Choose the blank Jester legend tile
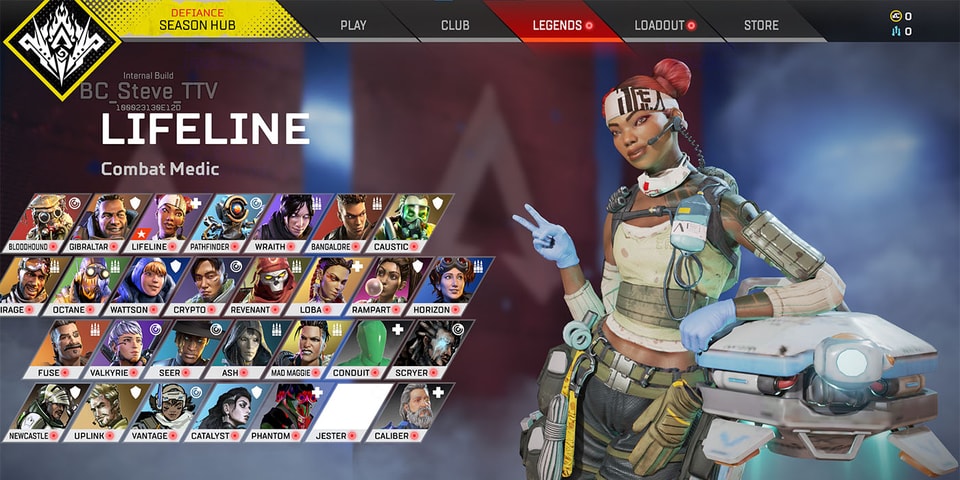This screenshot has height=480, width=960. 345,410
